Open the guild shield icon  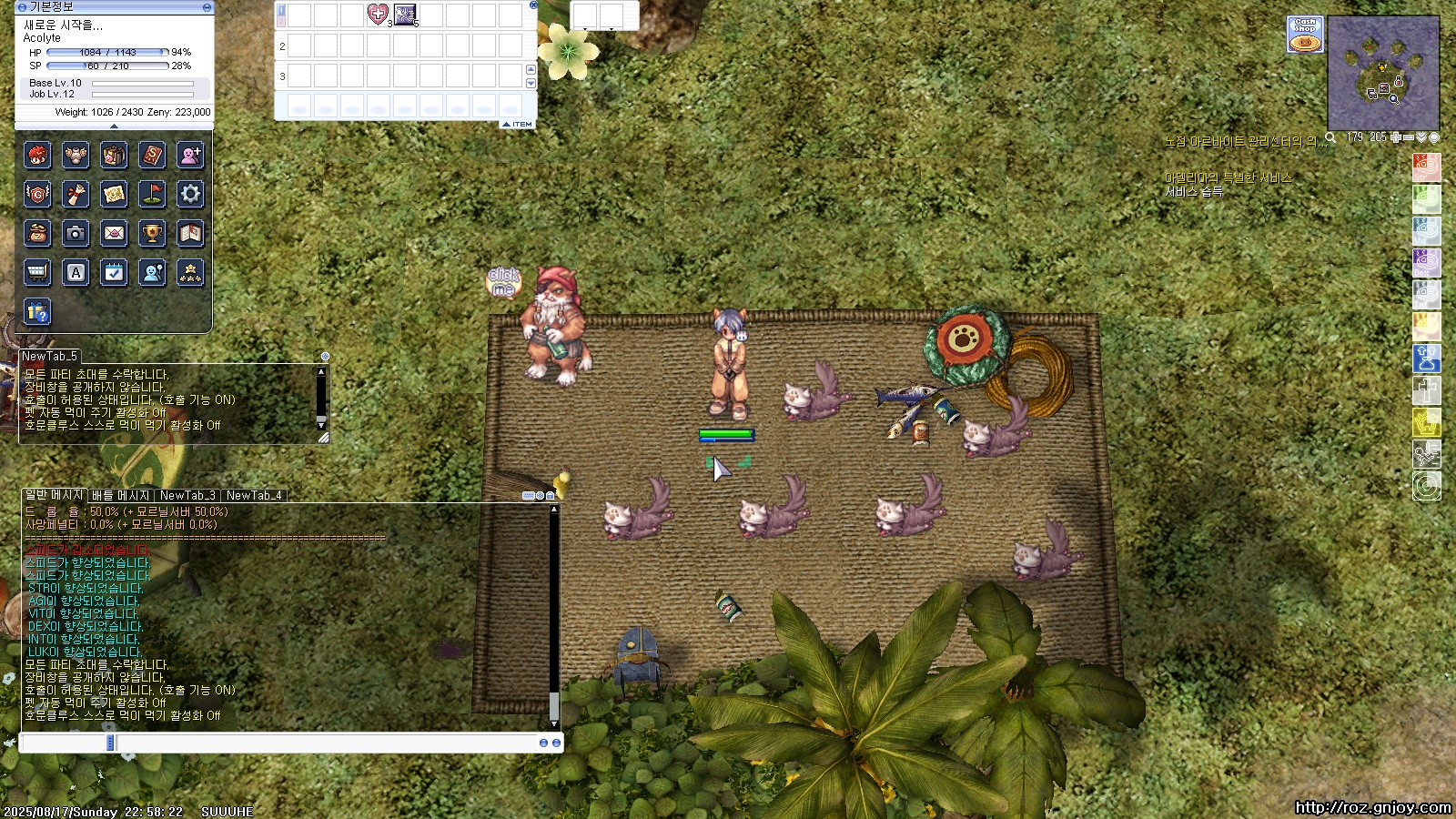pyautogui.click(x=37, y=194)
